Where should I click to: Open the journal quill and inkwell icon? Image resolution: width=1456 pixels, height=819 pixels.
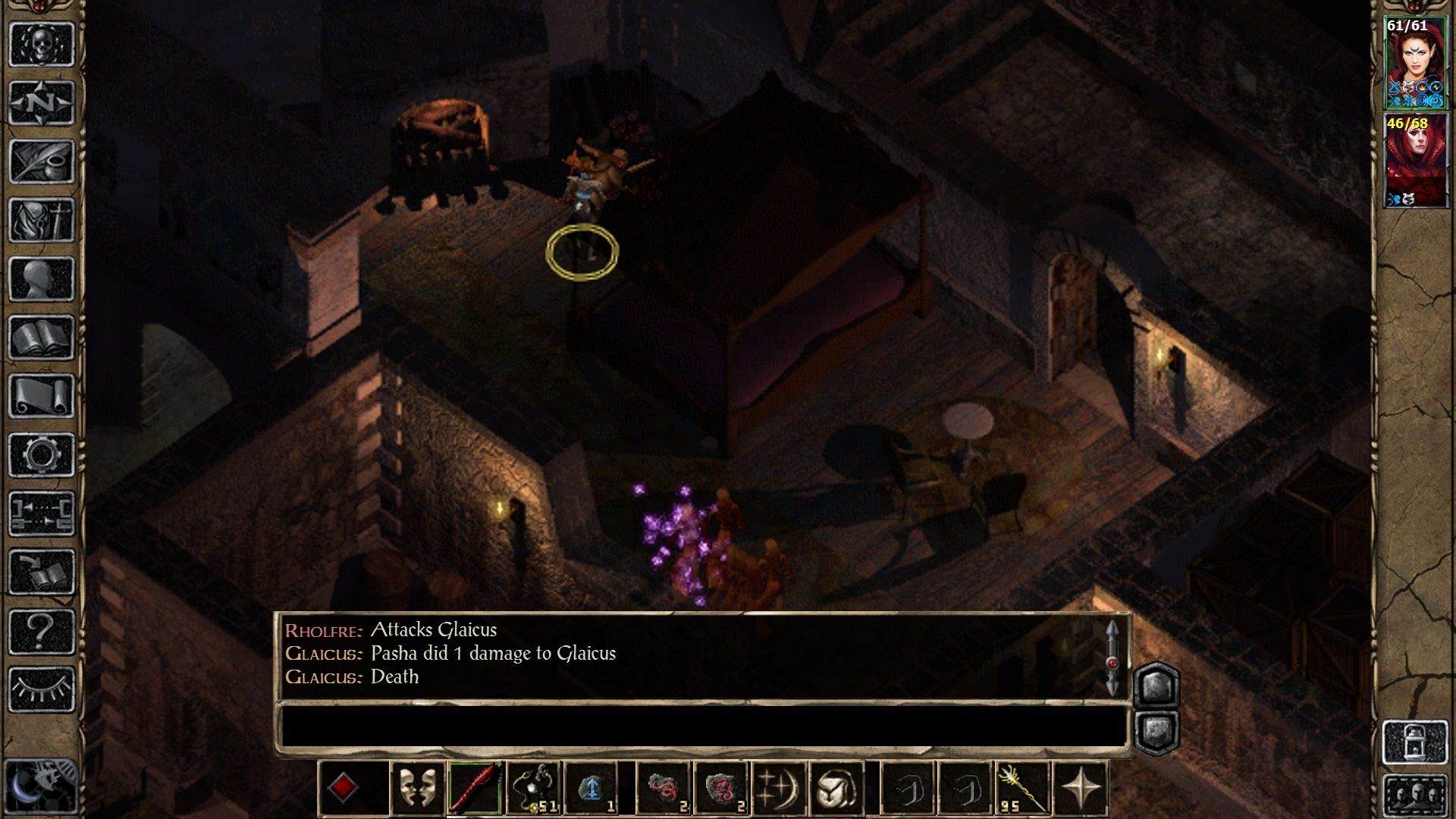[41, 161]
